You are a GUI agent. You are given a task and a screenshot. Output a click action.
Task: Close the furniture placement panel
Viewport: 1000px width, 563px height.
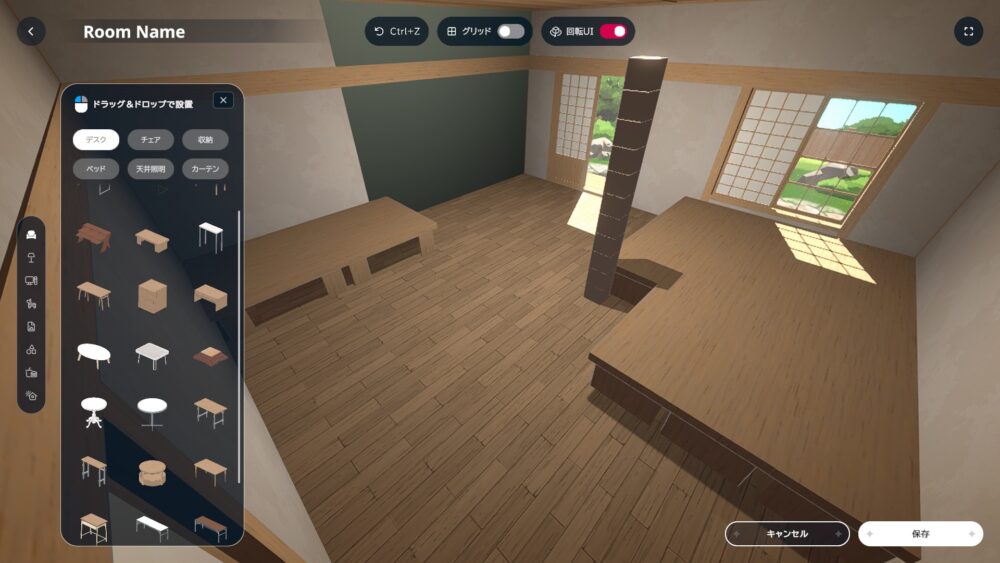[223, 100]
